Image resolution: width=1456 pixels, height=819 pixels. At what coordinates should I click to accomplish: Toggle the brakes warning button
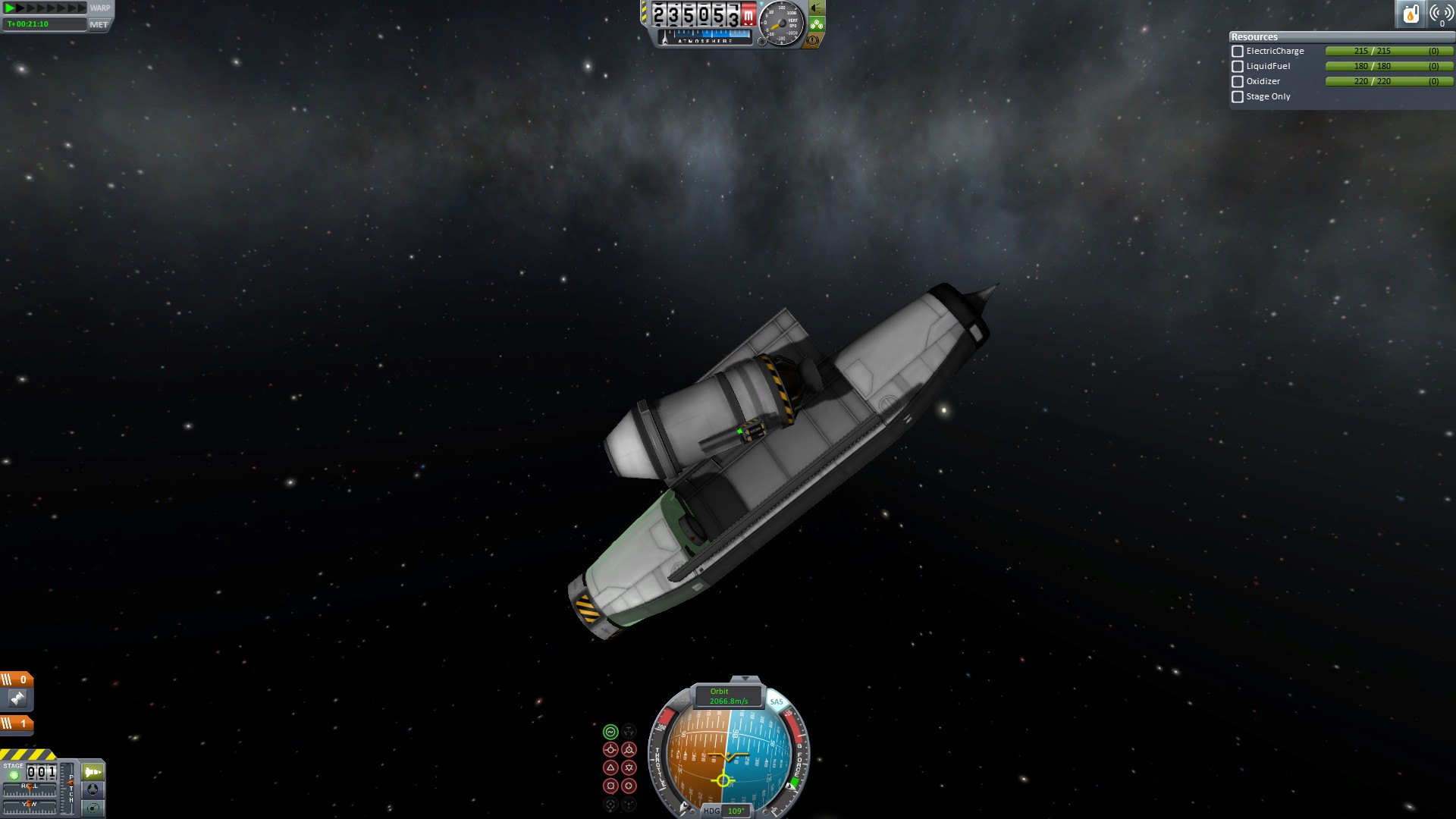click(814, 40)
